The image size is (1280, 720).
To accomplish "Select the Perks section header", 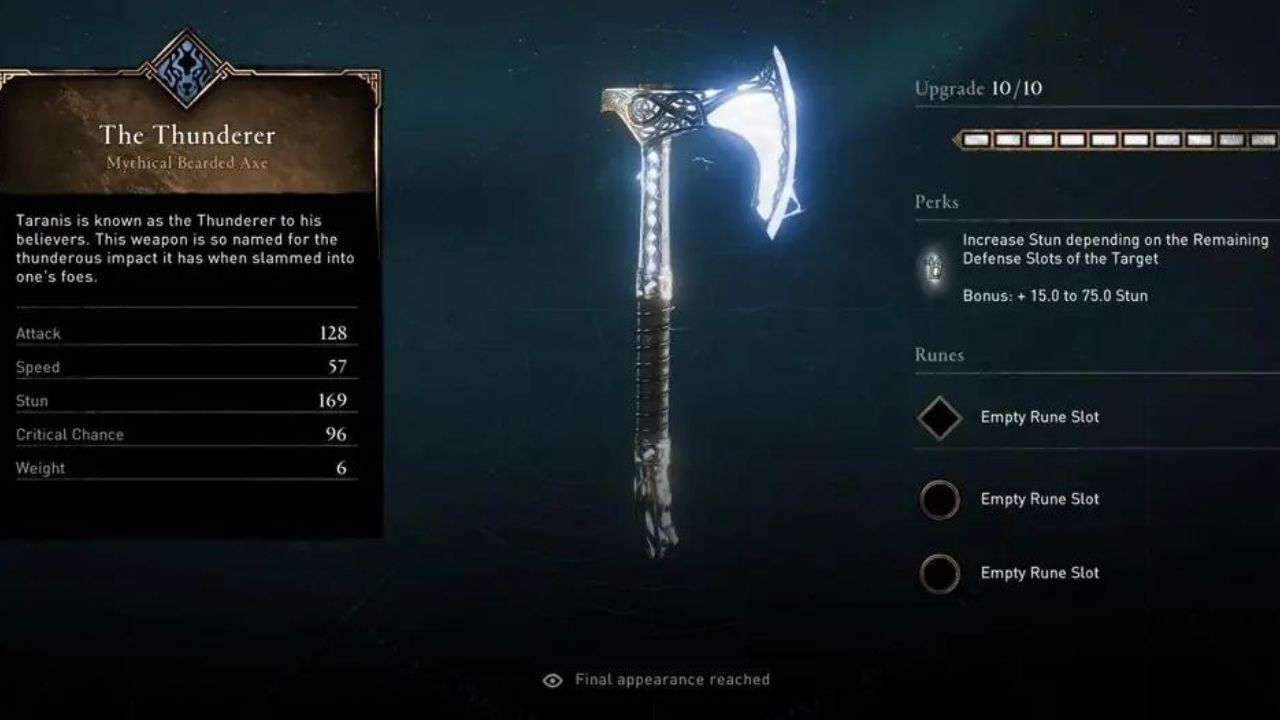I will 937,201.
